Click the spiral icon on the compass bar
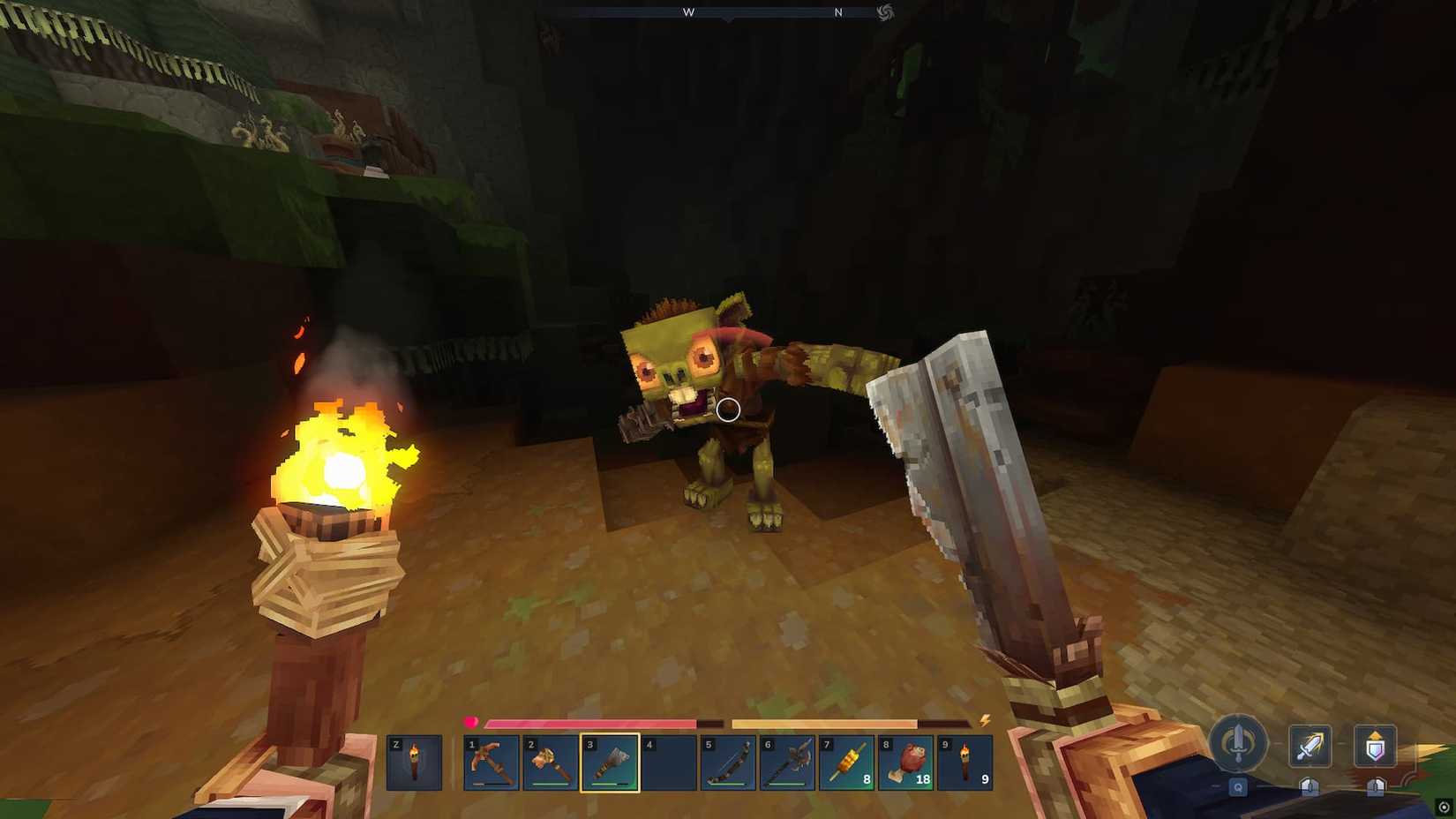1456x819 pixels. (x=887, y=12)
